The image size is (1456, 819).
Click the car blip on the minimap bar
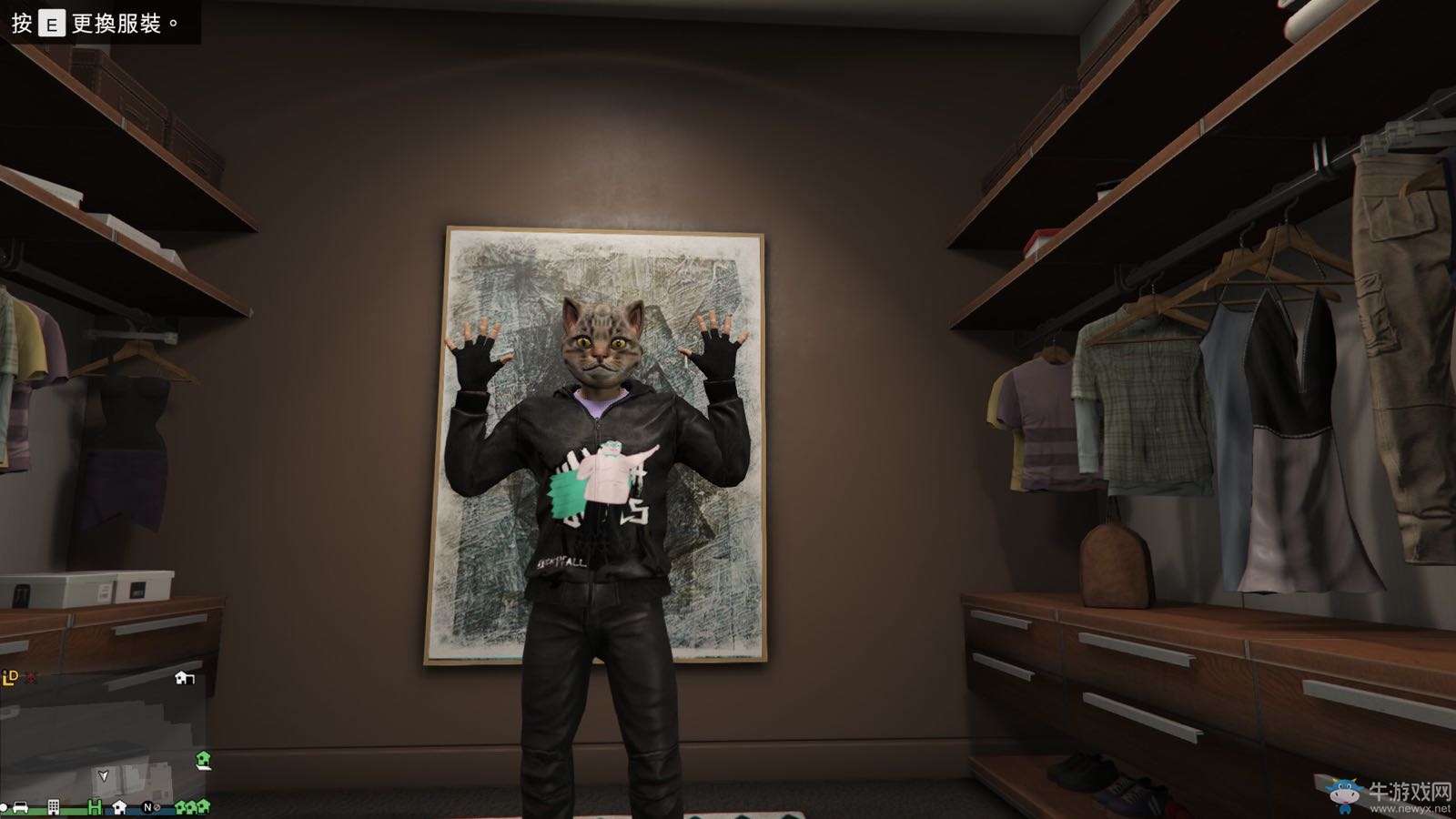20,808
